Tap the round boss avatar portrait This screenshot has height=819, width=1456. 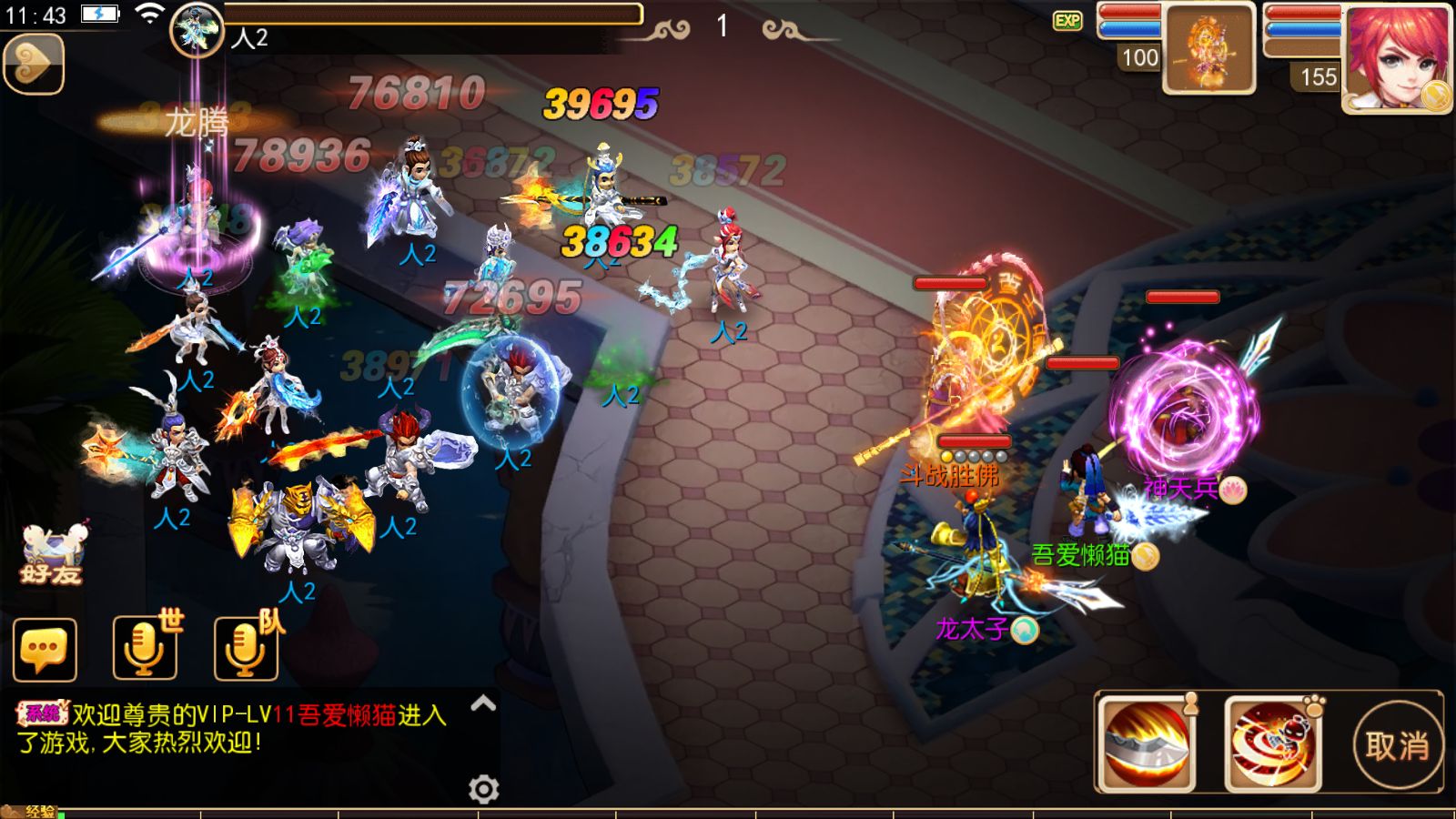[x=197, y=31]
